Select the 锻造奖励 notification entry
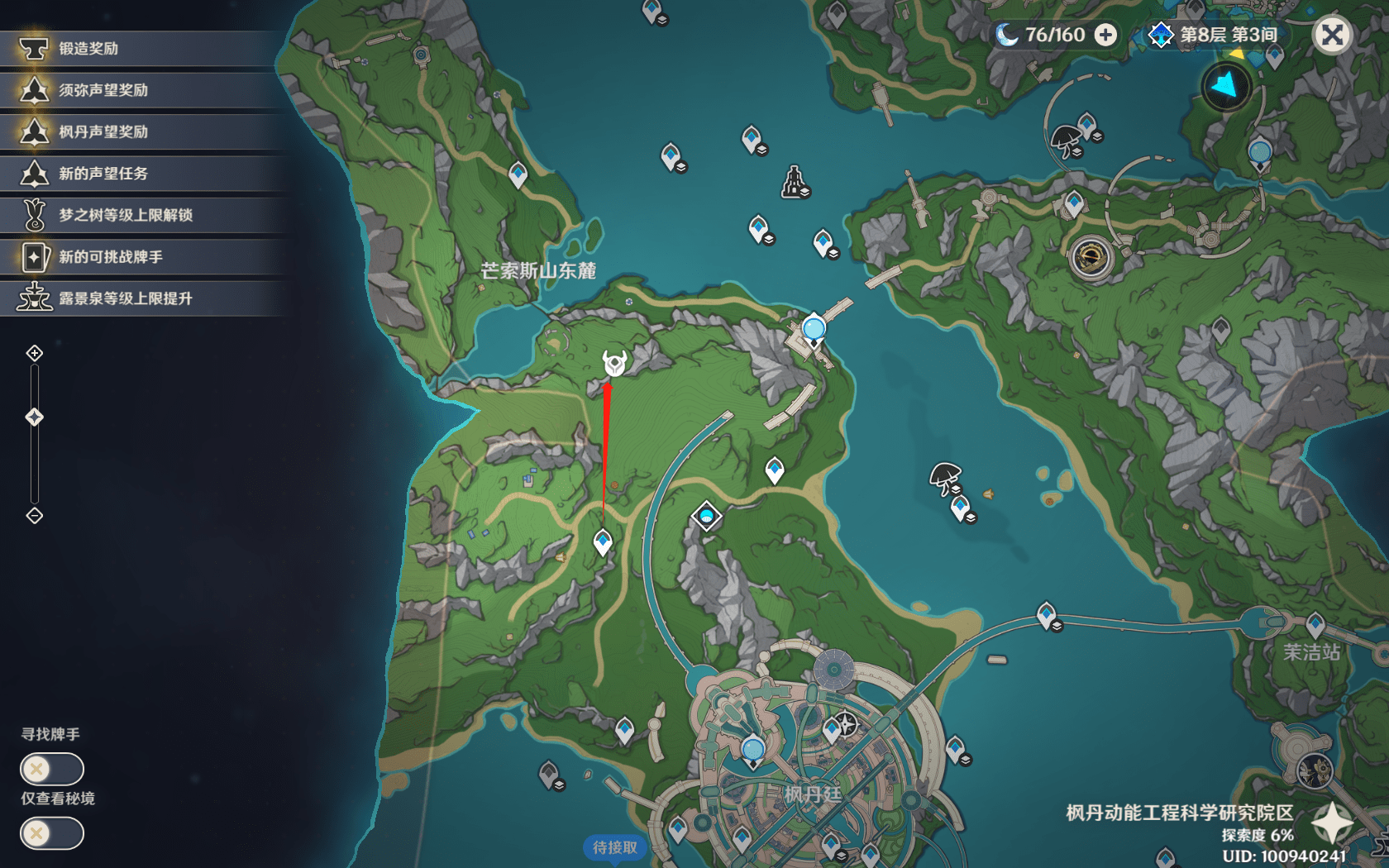 [x=141, y=49]
